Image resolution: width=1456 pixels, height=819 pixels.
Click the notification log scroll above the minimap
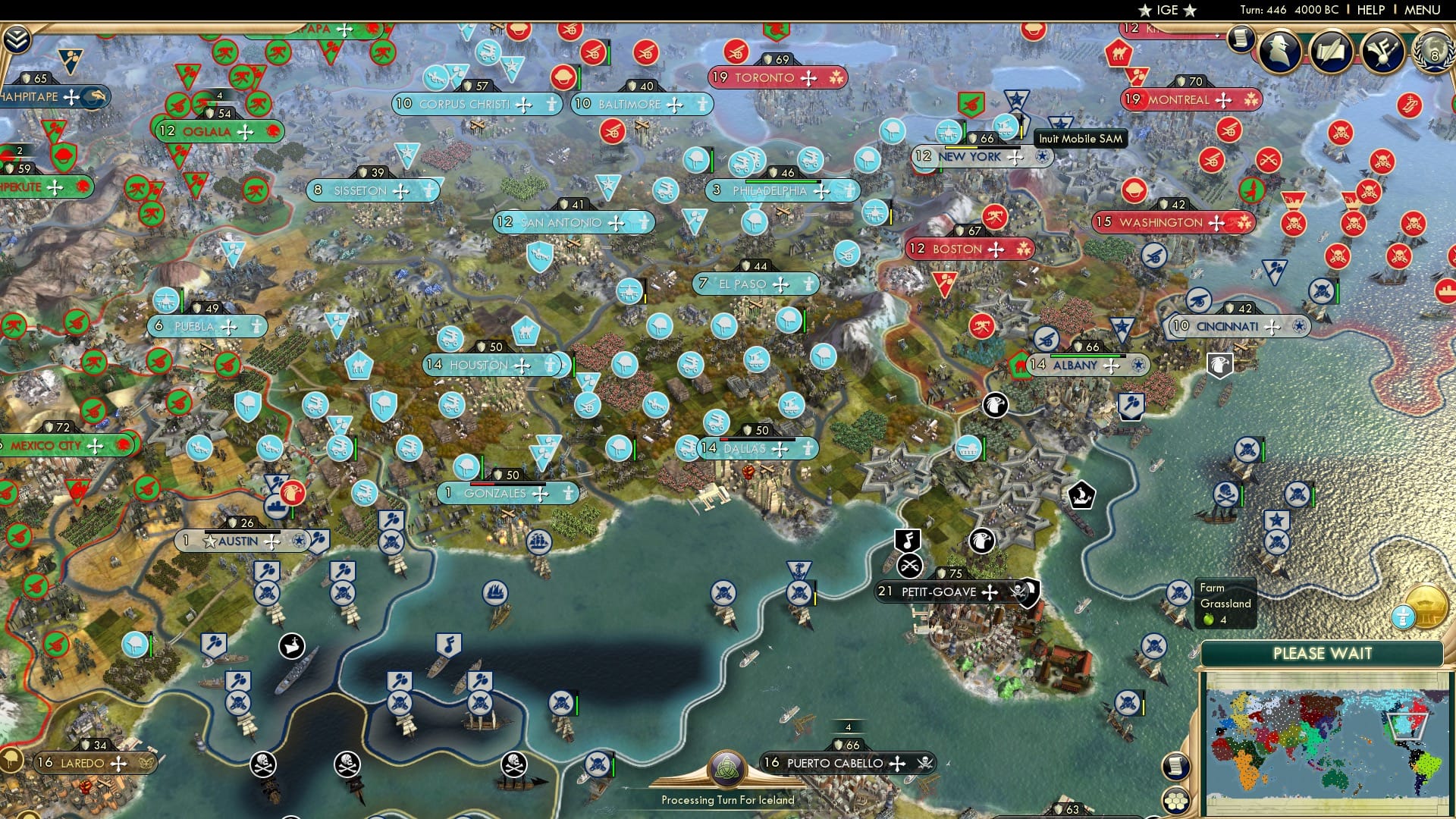[x=1175, y=766]
